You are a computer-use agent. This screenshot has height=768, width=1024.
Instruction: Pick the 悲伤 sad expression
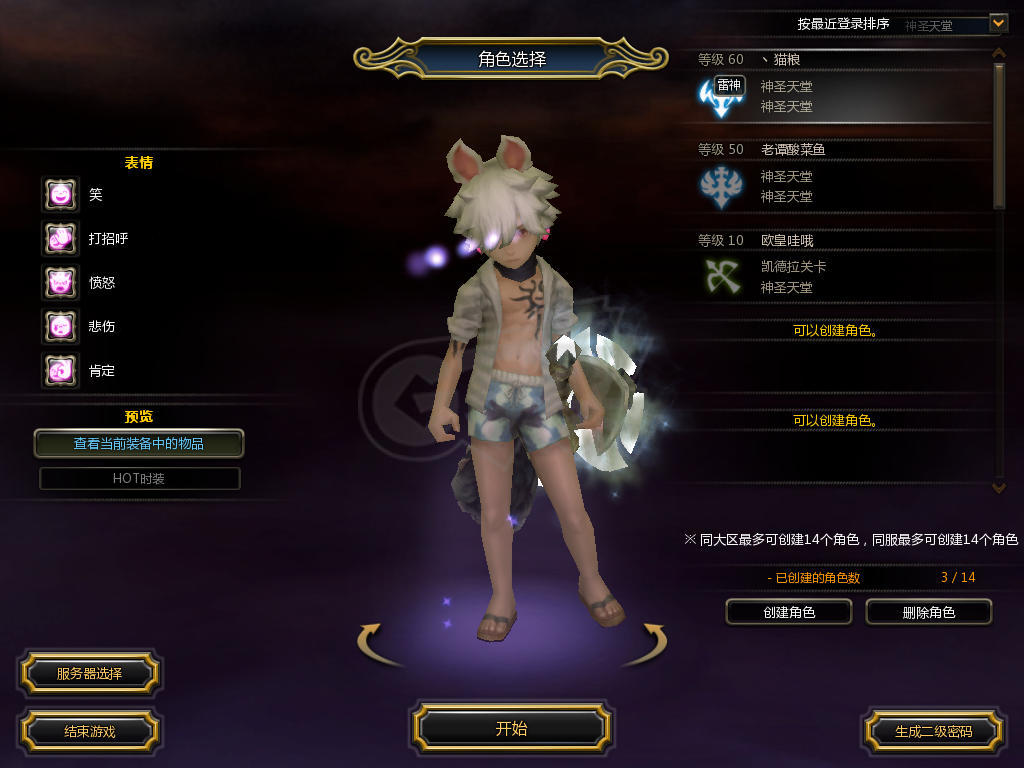pyautogui.click(x=60, y=327)
